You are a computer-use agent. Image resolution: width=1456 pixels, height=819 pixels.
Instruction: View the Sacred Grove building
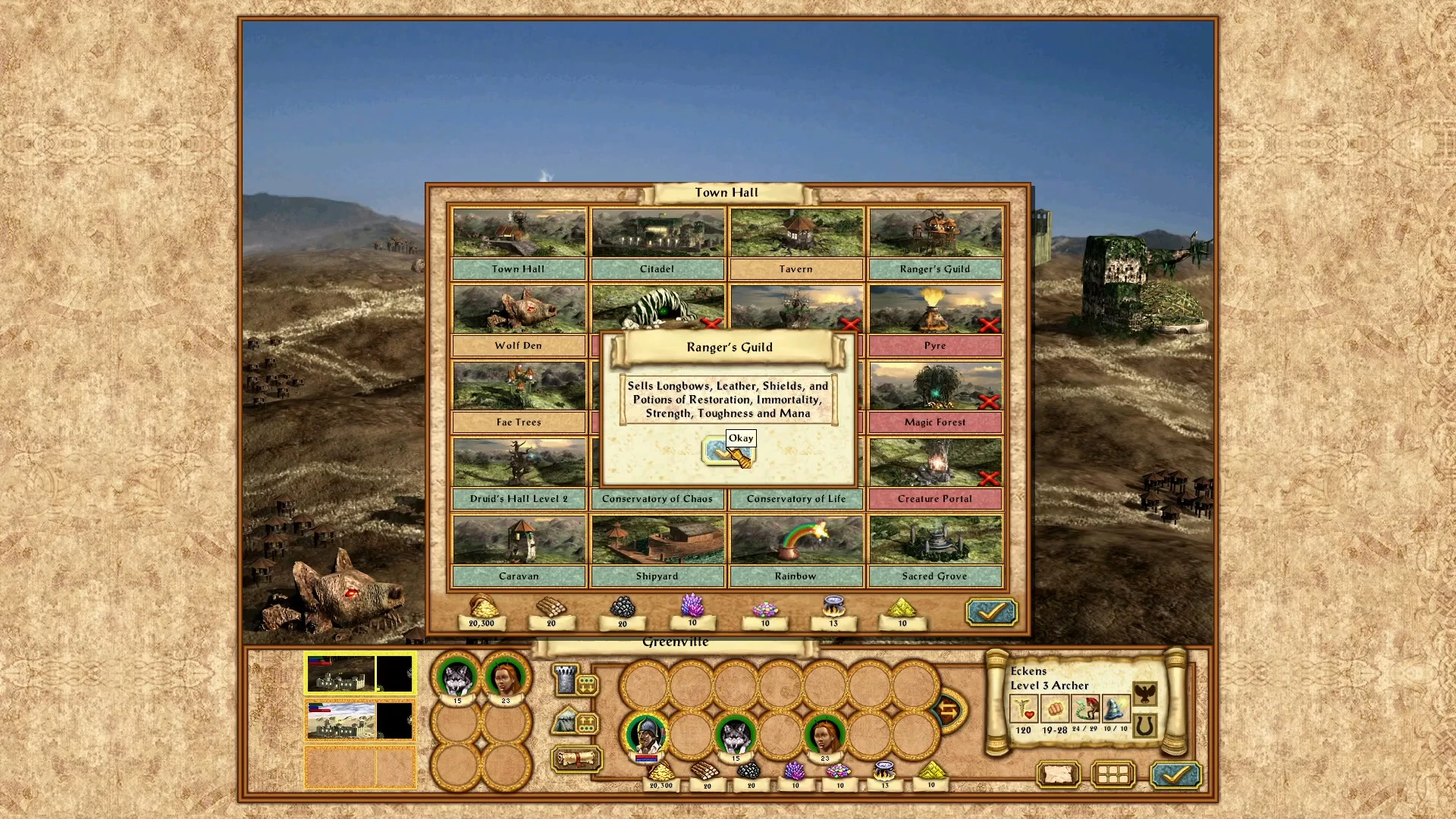point(935,539)
